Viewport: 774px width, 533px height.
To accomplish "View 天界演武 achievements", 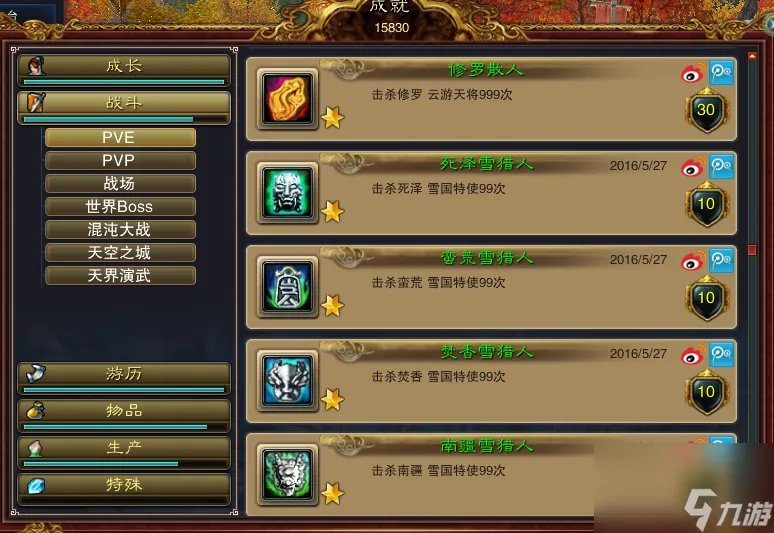I will [x=119, y=276].
